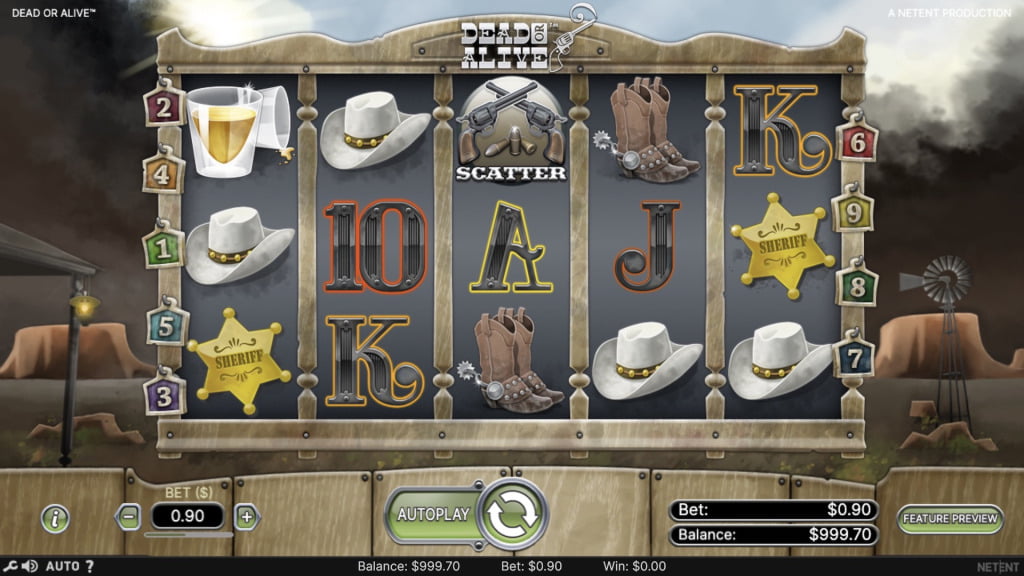Select payline tag number 2
The width and height of the screenshot is (1024, 576).
(164, 105)
